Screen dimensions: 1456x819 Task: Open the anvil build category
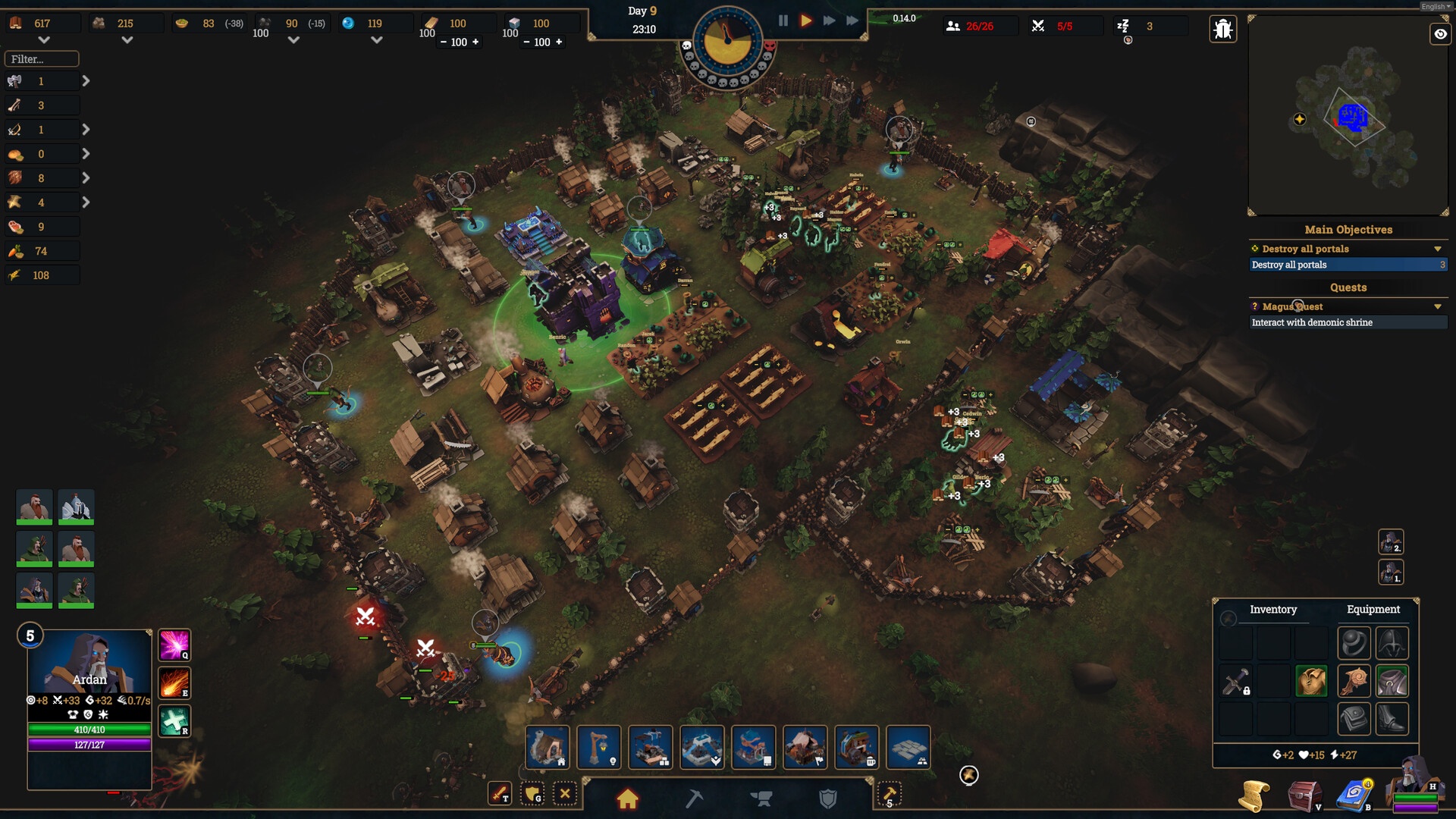[761, 799]
